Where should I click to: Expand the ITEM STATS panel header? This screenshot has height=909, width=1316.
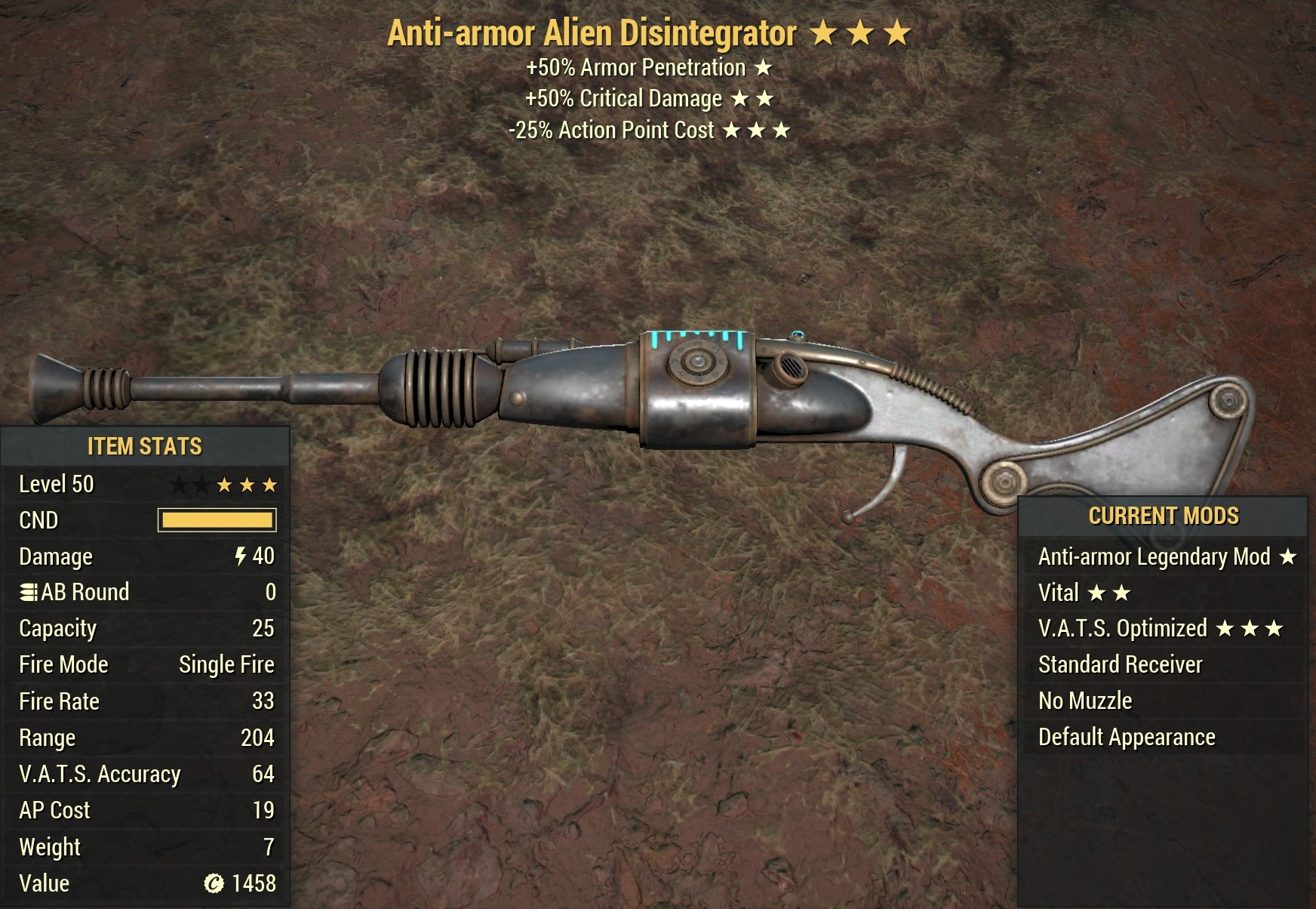coord(147,446)
